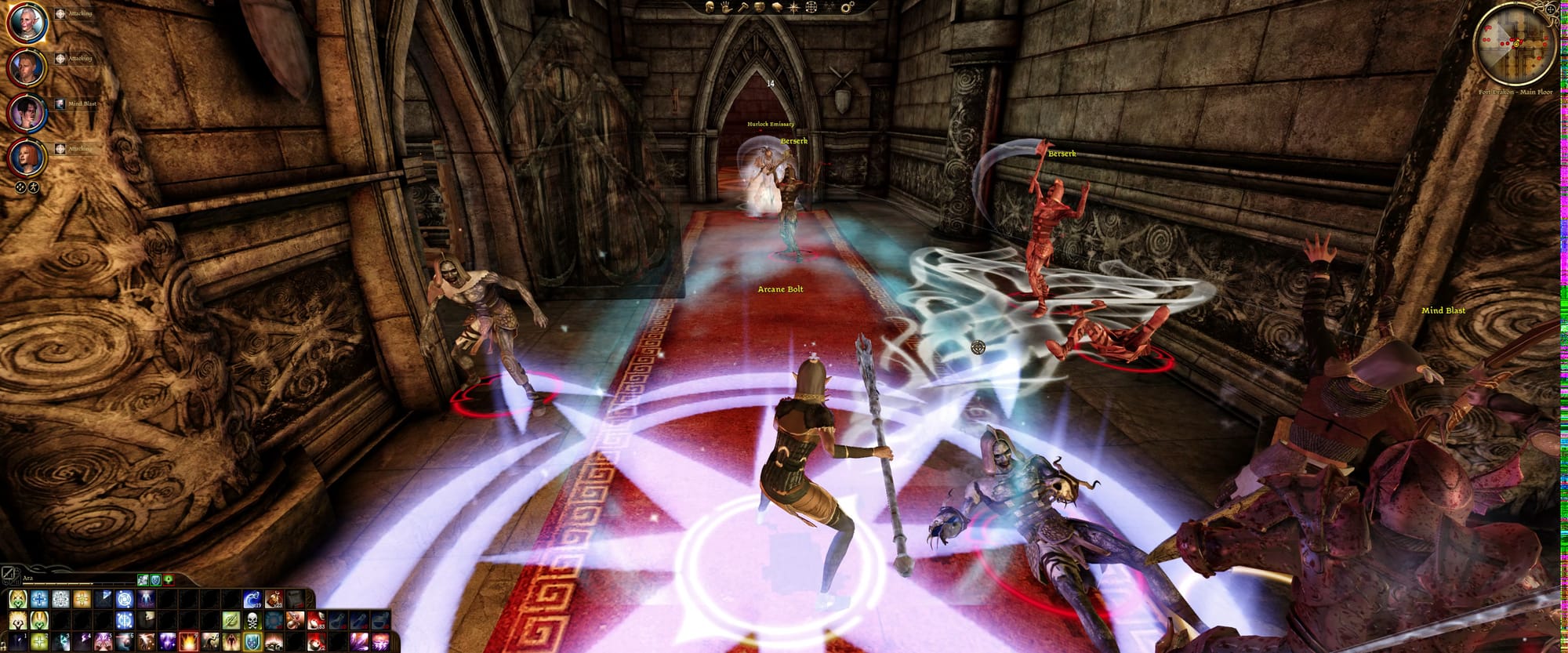This screenshot has width=1568, height=653.
Task: Open the tactics hammer icon
Action: (742, 7)
